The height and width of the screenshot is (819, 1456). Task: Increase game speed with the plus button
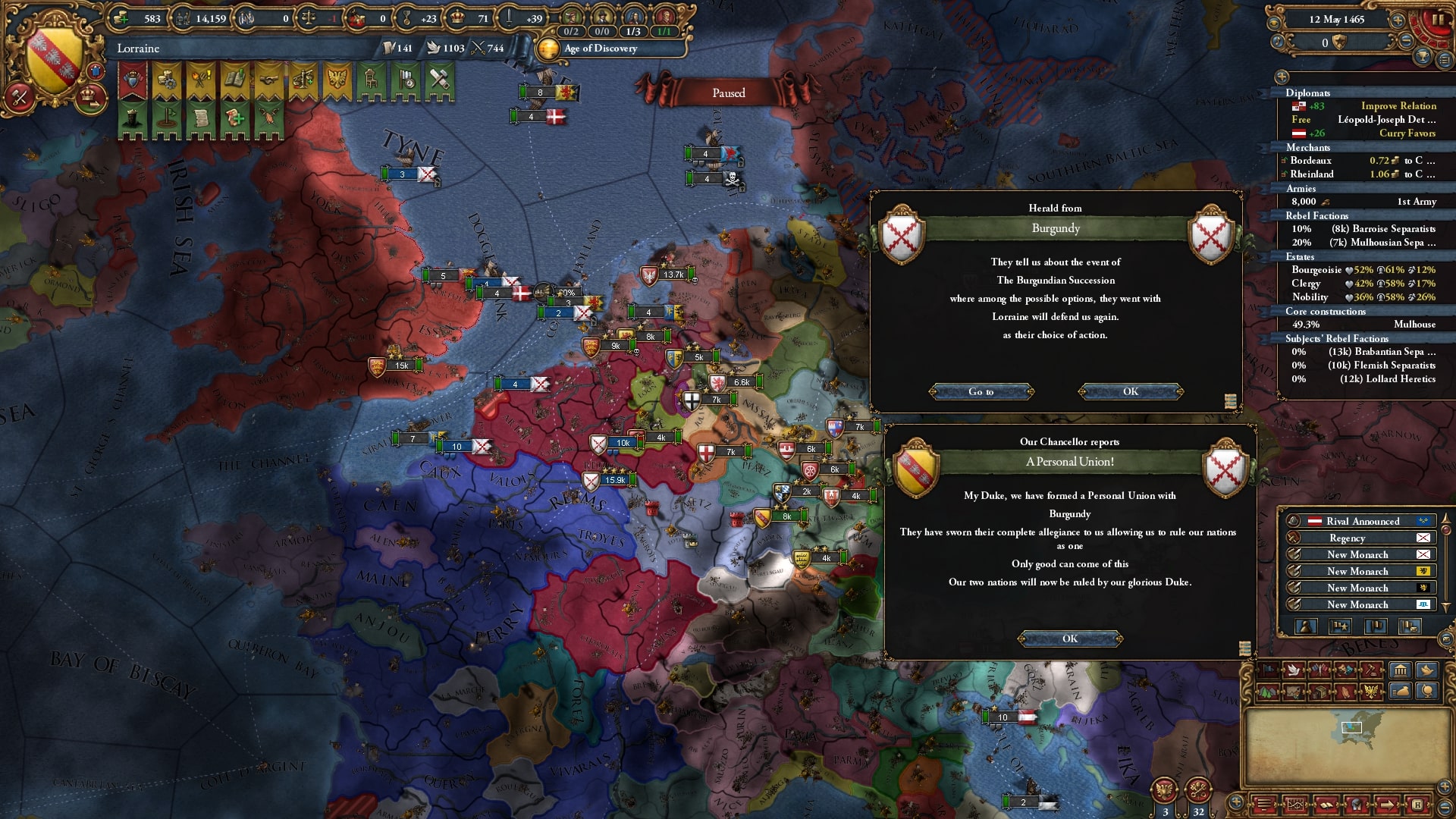click(x=1398, y=20)
